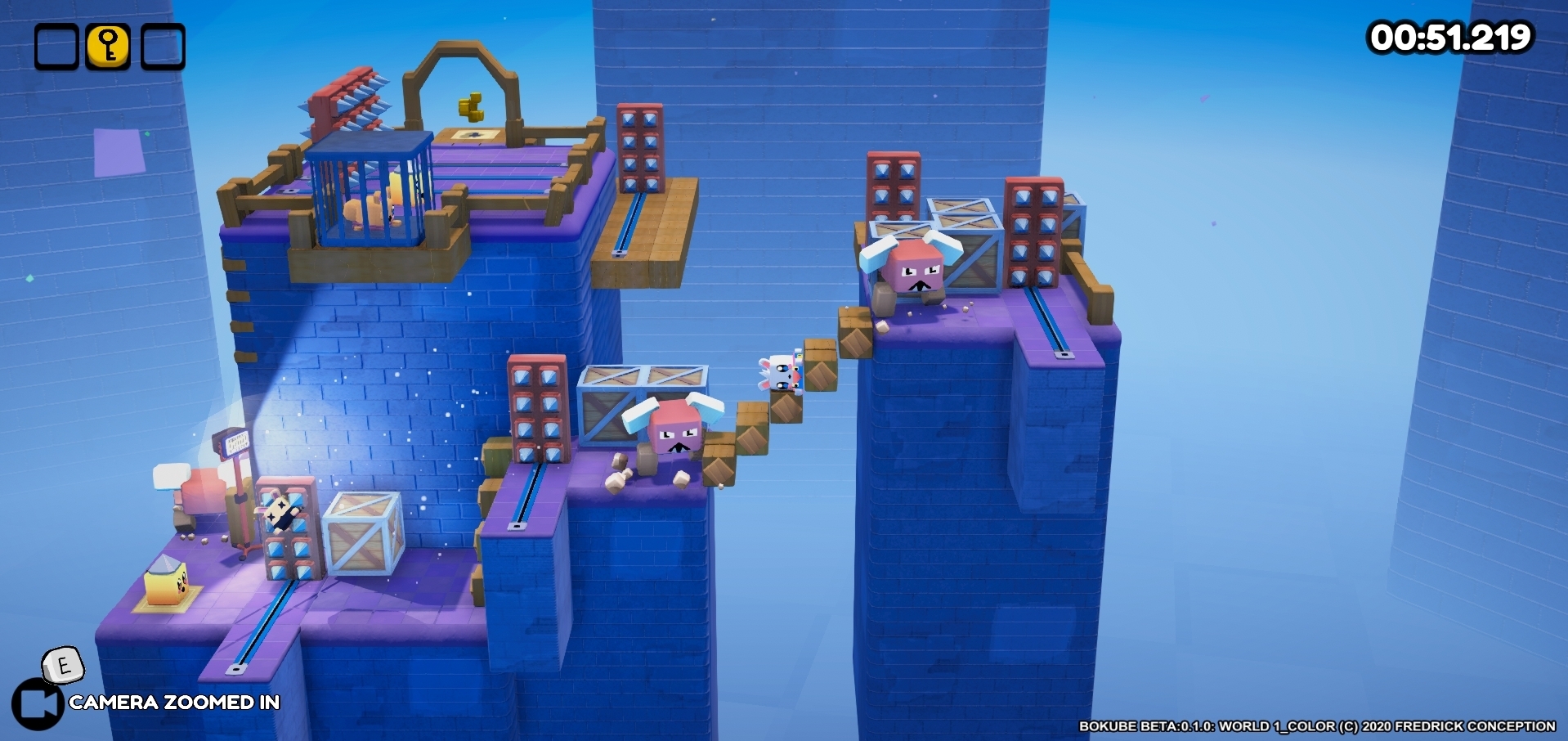Toggle the camera zoom icon
This screenshot has width=1568, height=741.
coord(38,703)
